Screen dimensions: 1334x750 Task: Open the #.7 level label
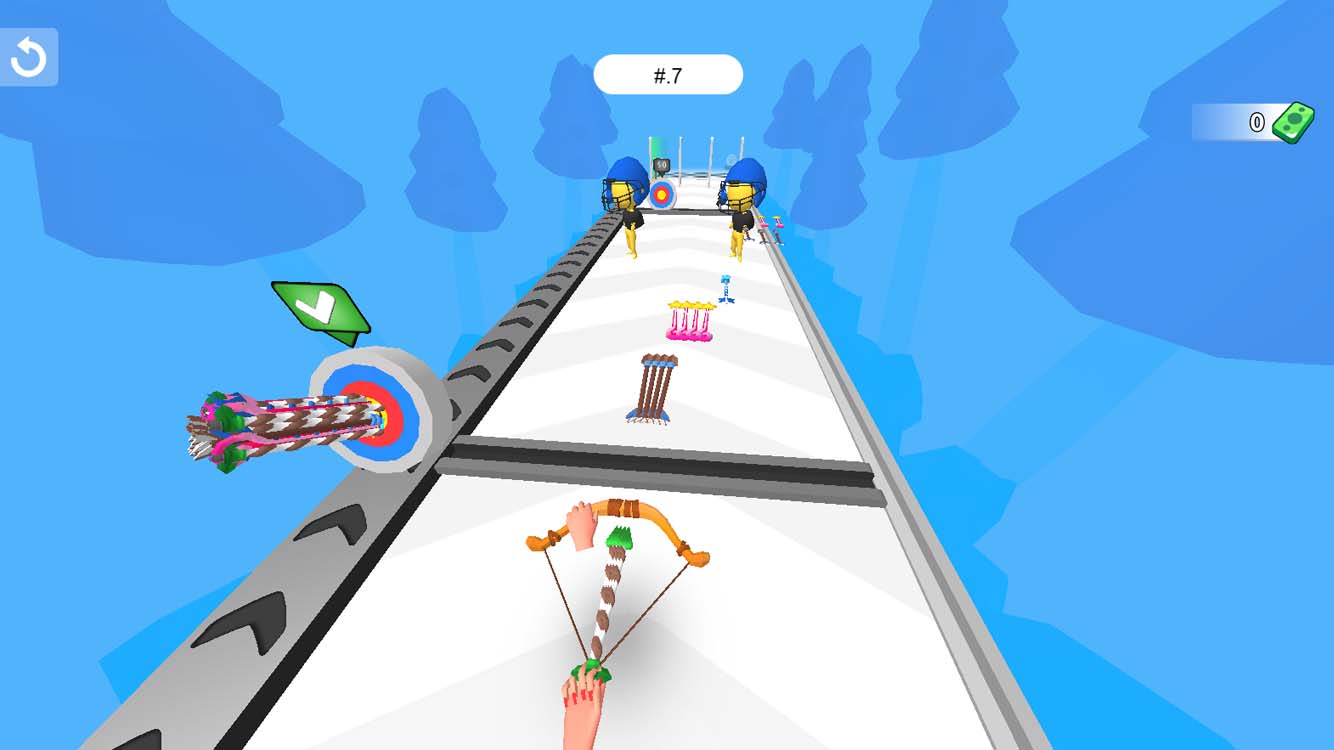click(668, 74)
